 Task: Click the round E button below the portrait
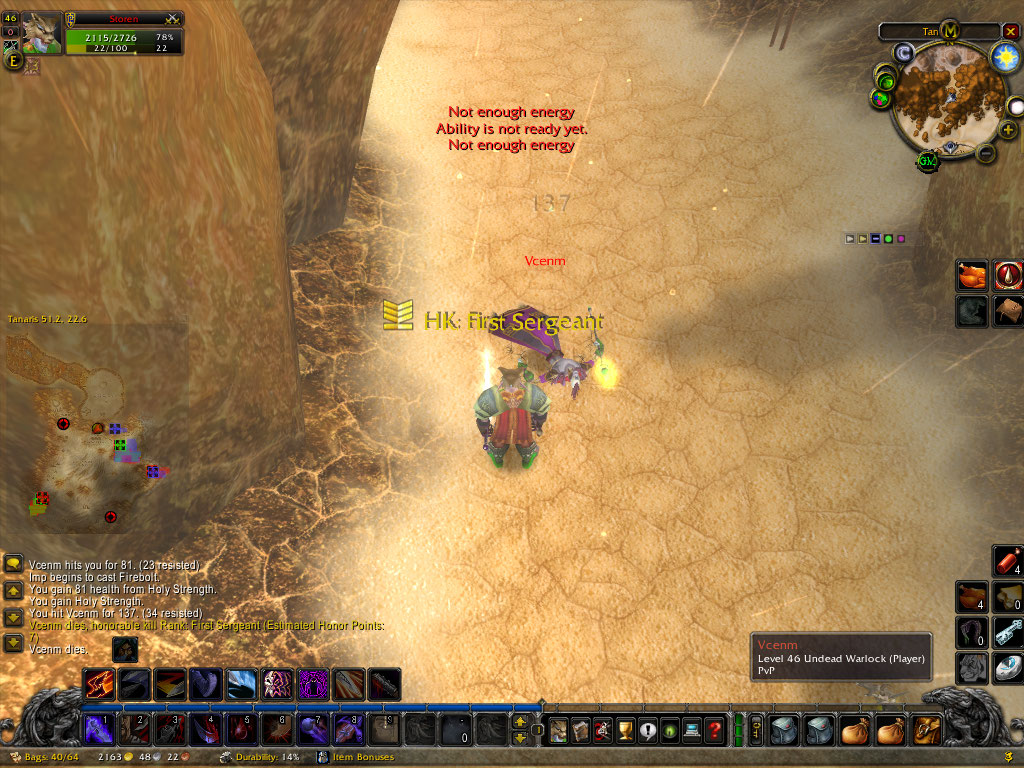click(x=13, y=62)
